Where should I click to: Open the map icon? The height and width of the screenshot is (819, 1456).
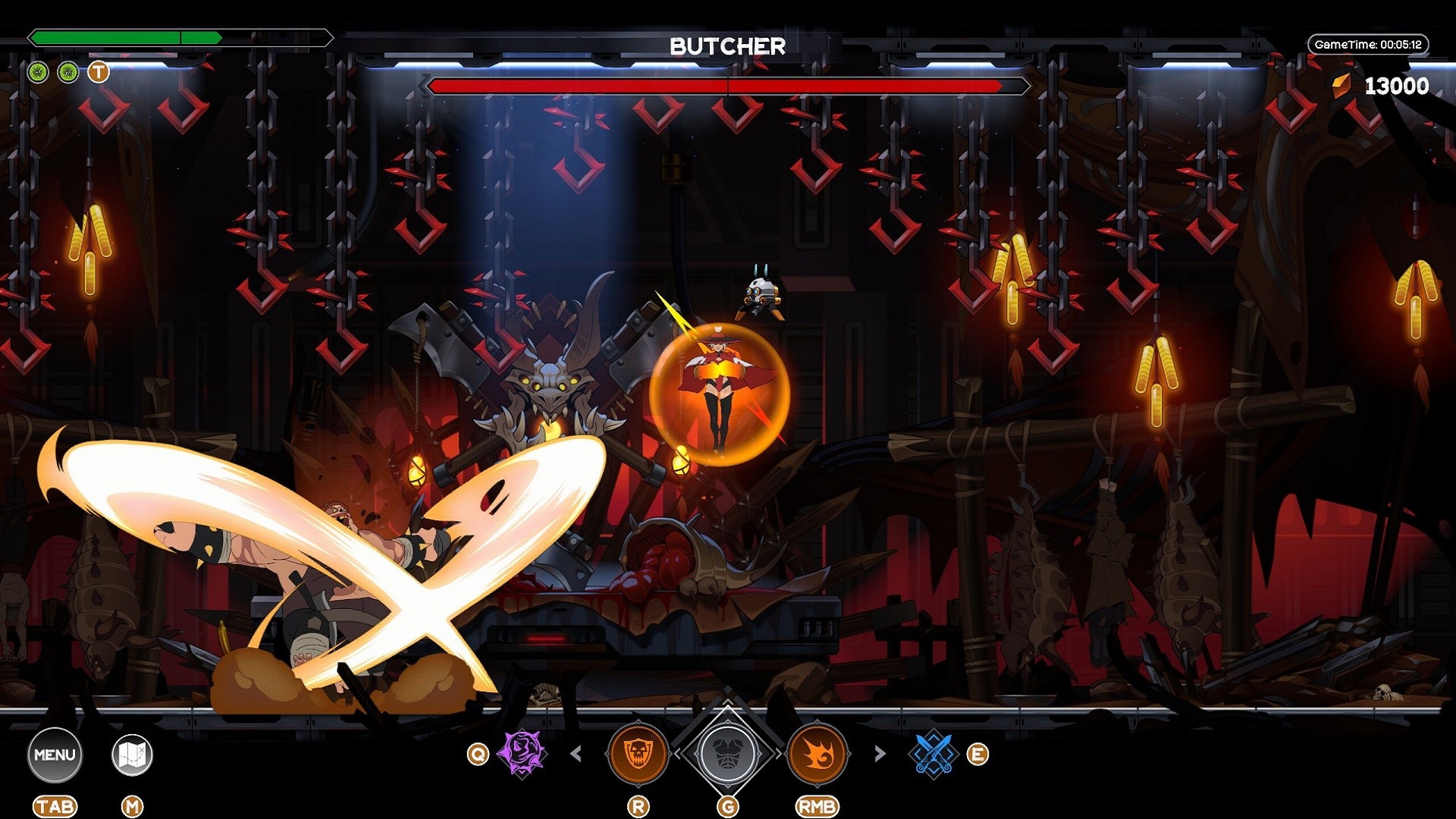(132, 755)
